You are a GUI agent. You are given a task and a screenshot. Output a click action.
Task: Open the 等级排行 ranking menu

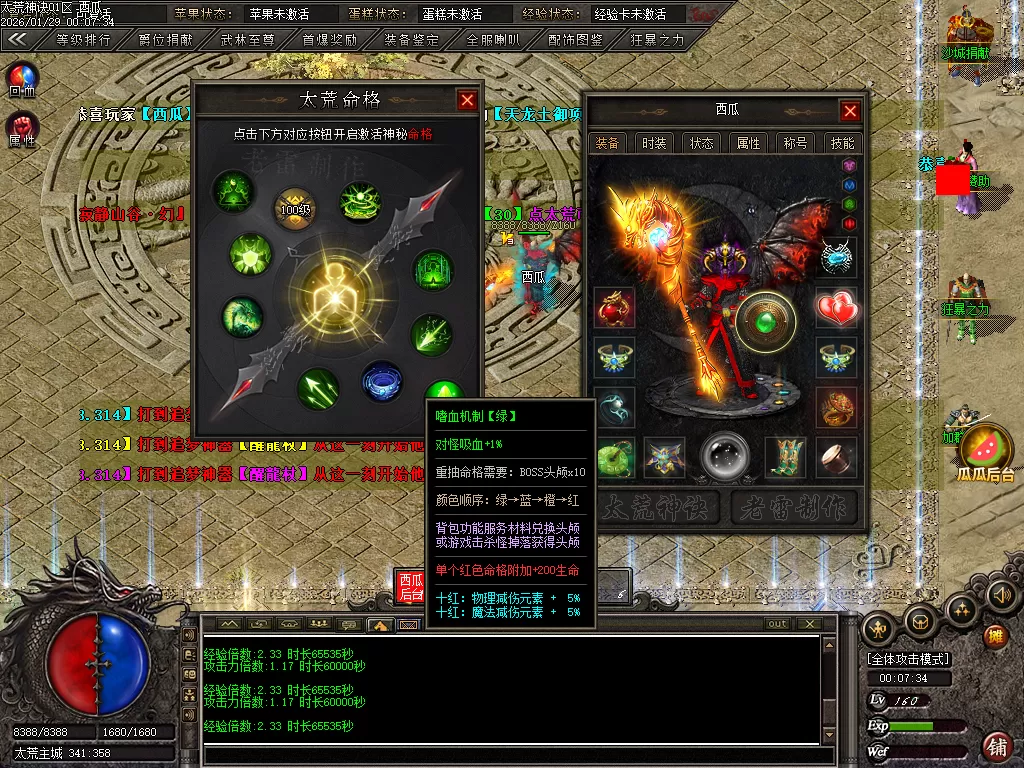tap(83, 40)
